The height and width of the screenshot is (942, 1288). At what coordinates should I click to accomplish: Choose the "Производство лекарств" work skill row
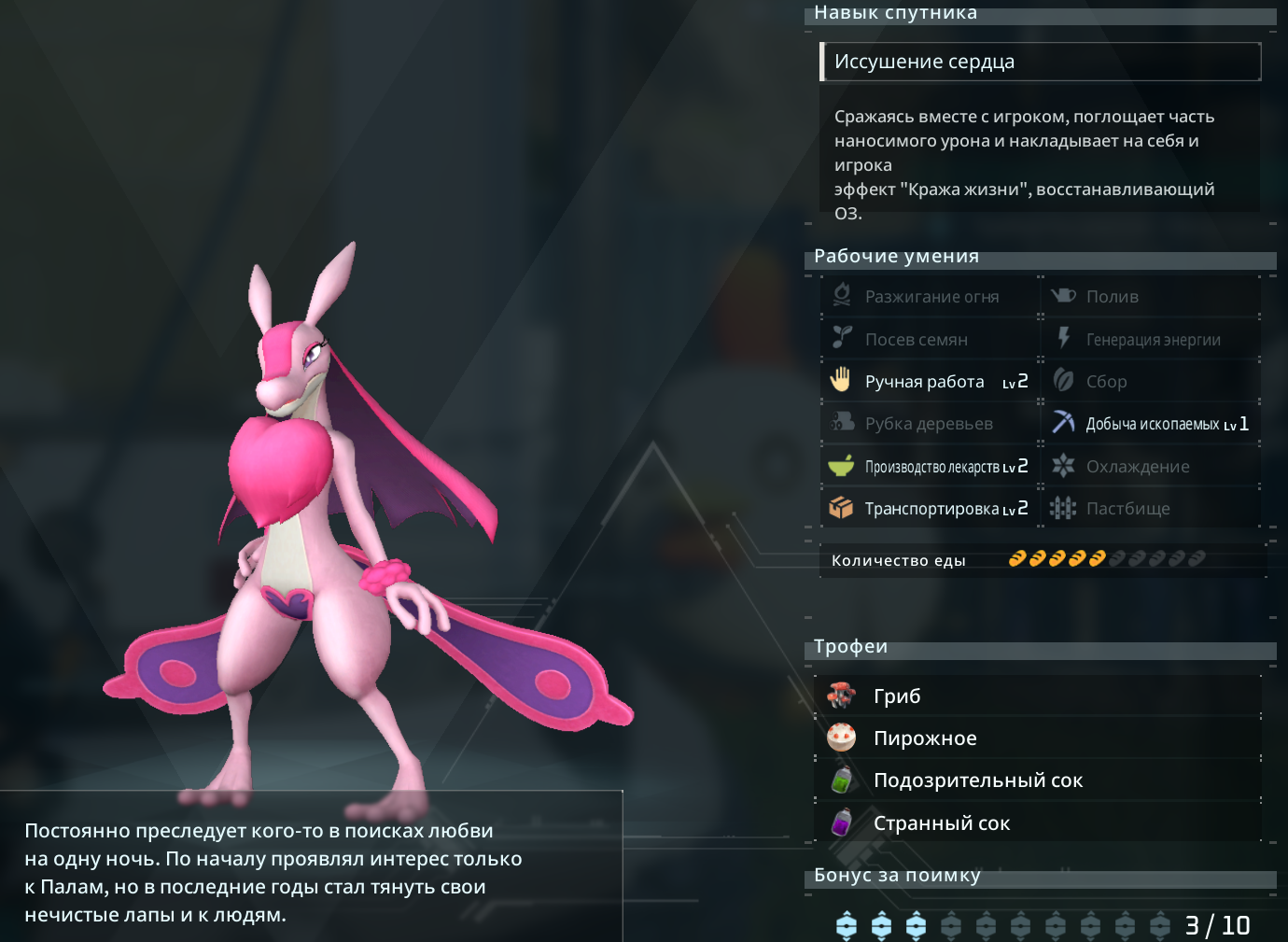tap(930, 467)
